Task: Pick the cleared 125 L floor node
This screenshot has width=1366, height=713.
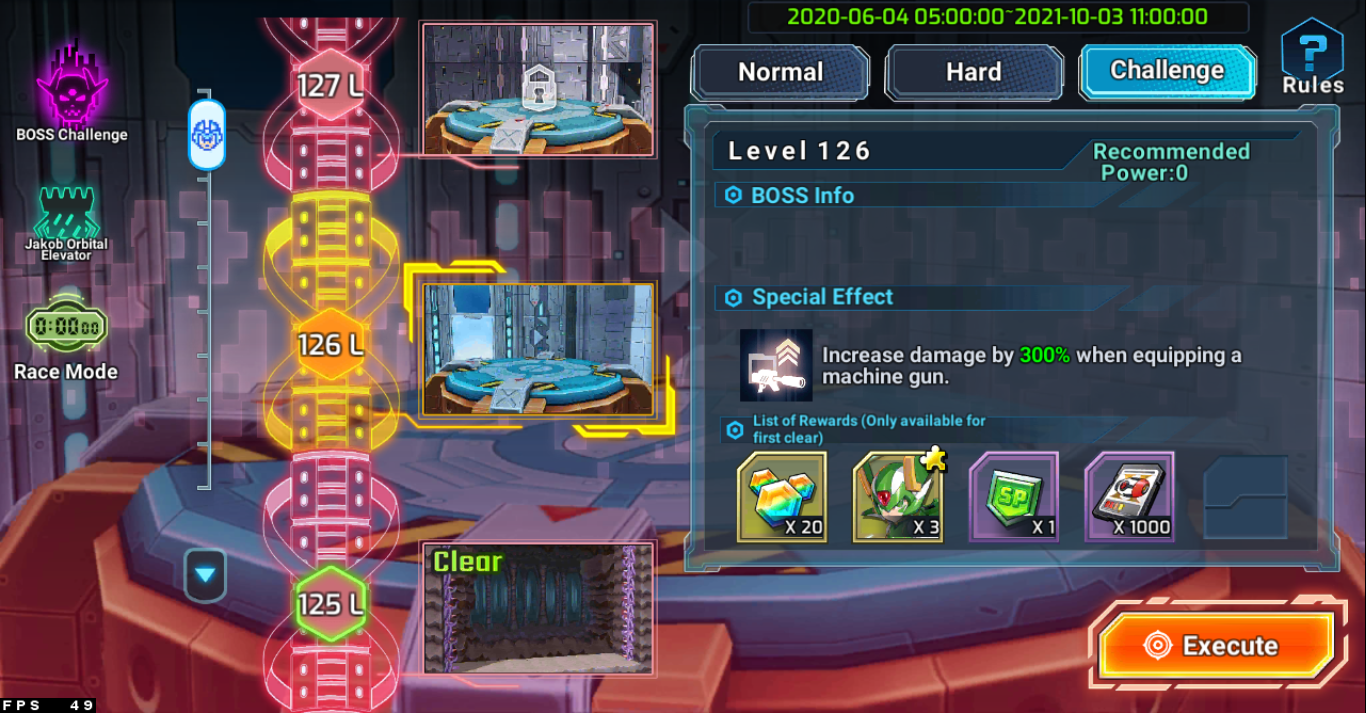Action: tap(330, 604)
